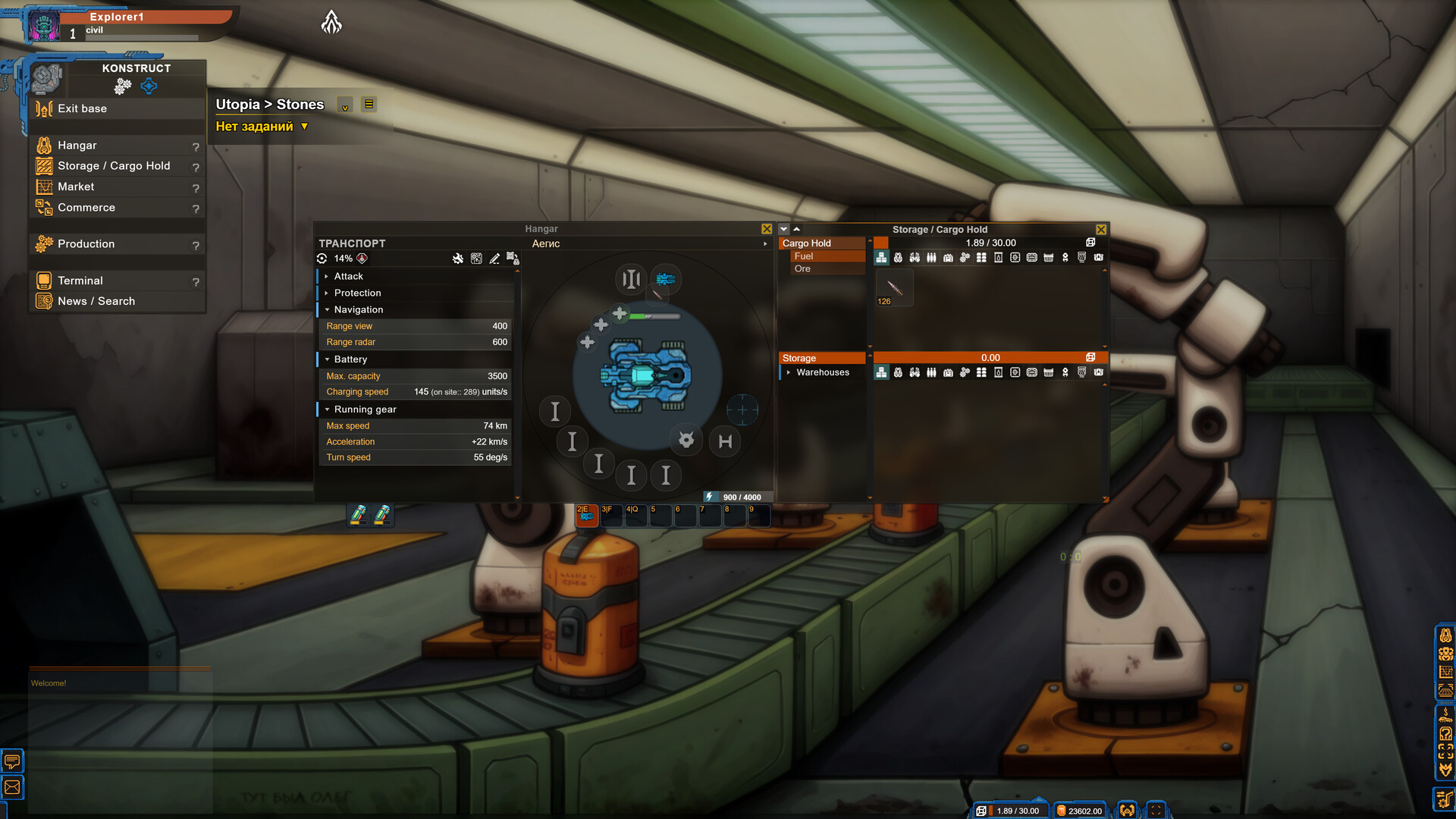
Task: Select the Fuel cargo category
Action: [804, 256]
